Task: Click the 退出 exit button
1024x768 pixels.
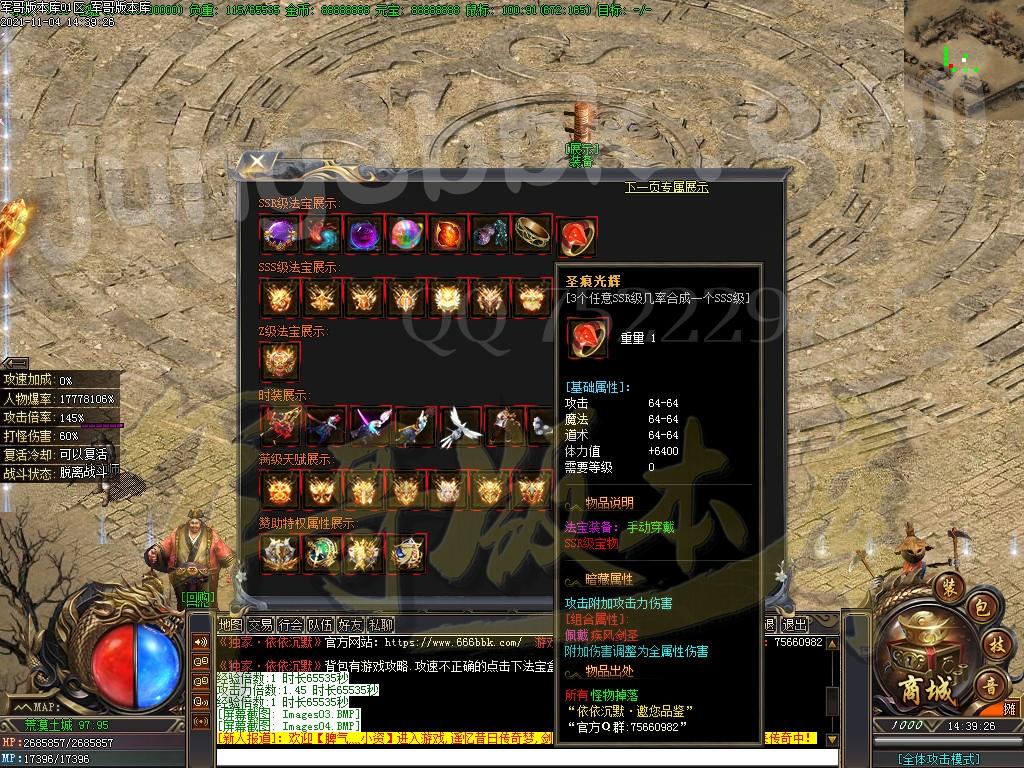Action: pos(794,624)
